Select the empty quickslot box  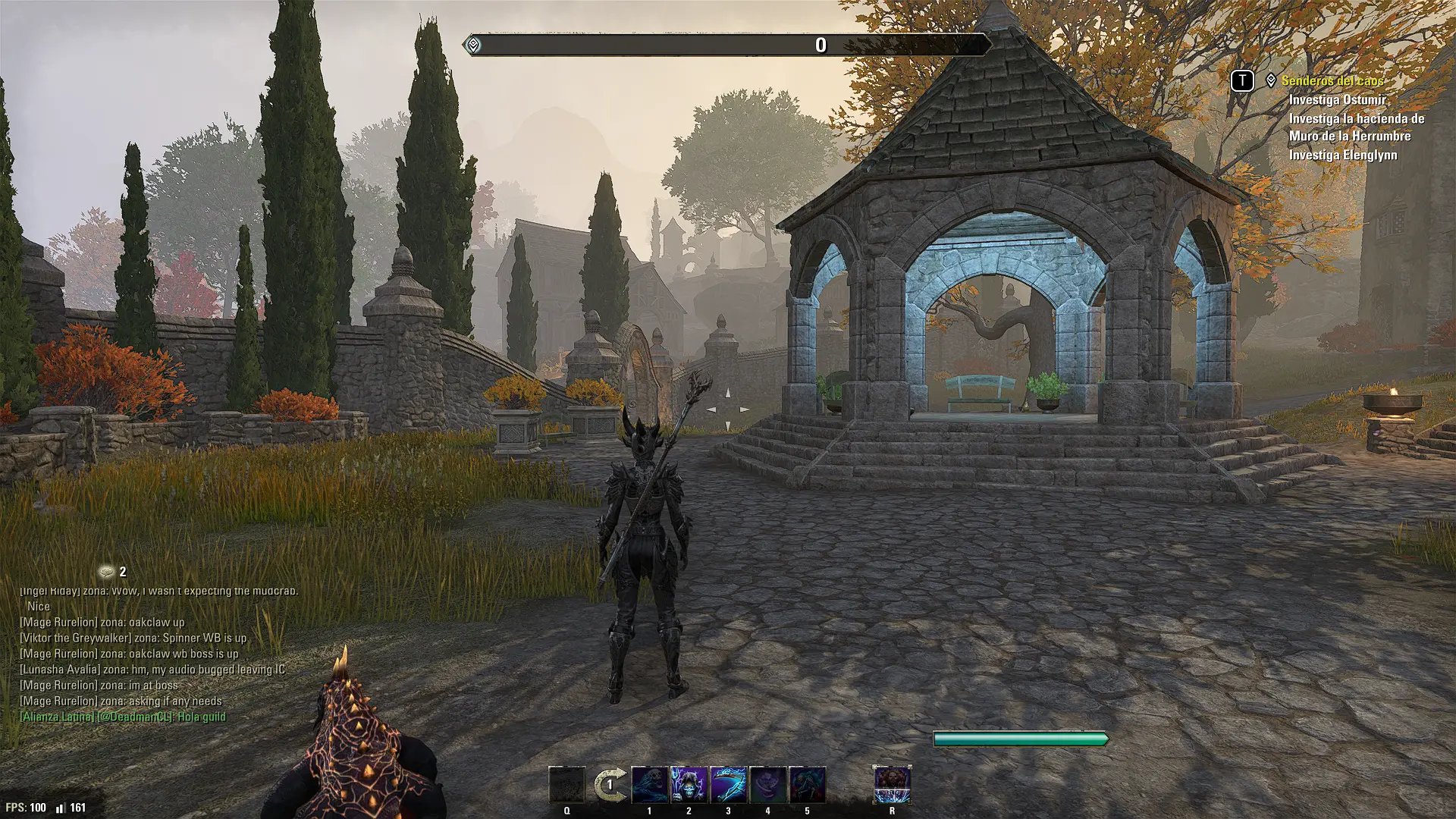pyautogui.click(x=567, y=785)
